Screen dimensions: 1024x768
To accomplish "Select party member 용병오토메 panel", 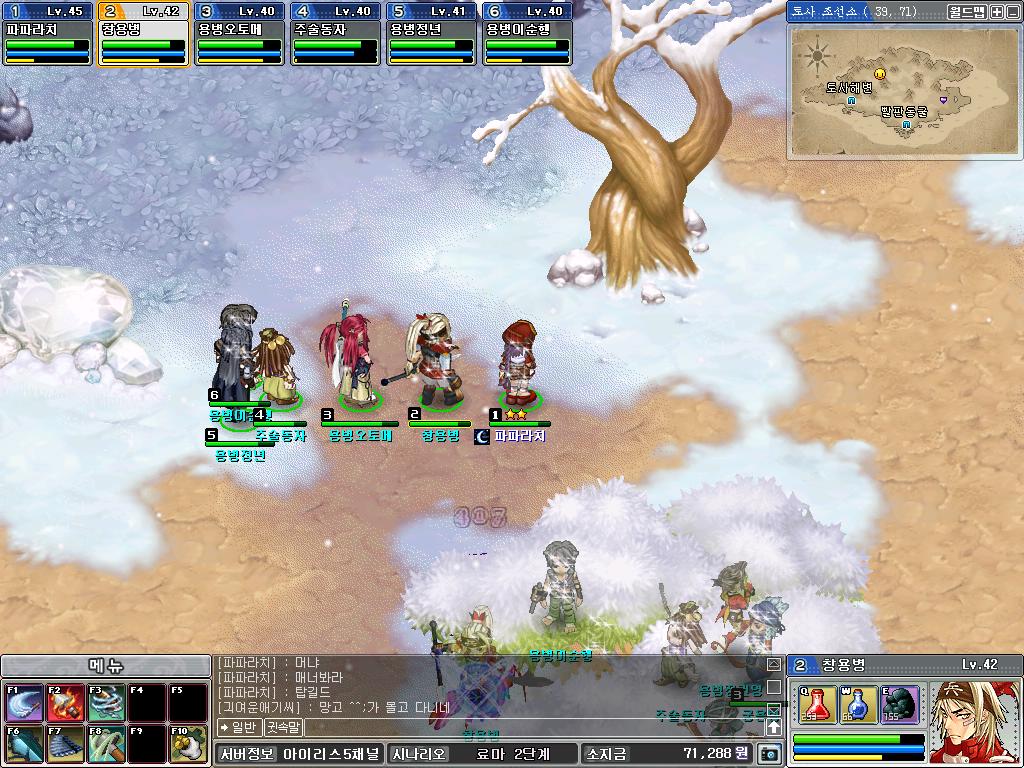I will (x=239, y=34).
